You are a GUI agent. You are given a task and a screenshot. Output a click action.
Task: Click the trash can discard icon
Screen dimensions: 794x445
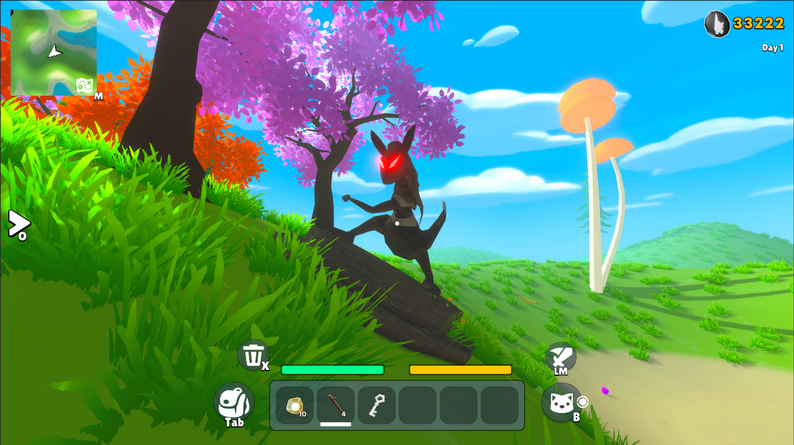click(253, 354)
